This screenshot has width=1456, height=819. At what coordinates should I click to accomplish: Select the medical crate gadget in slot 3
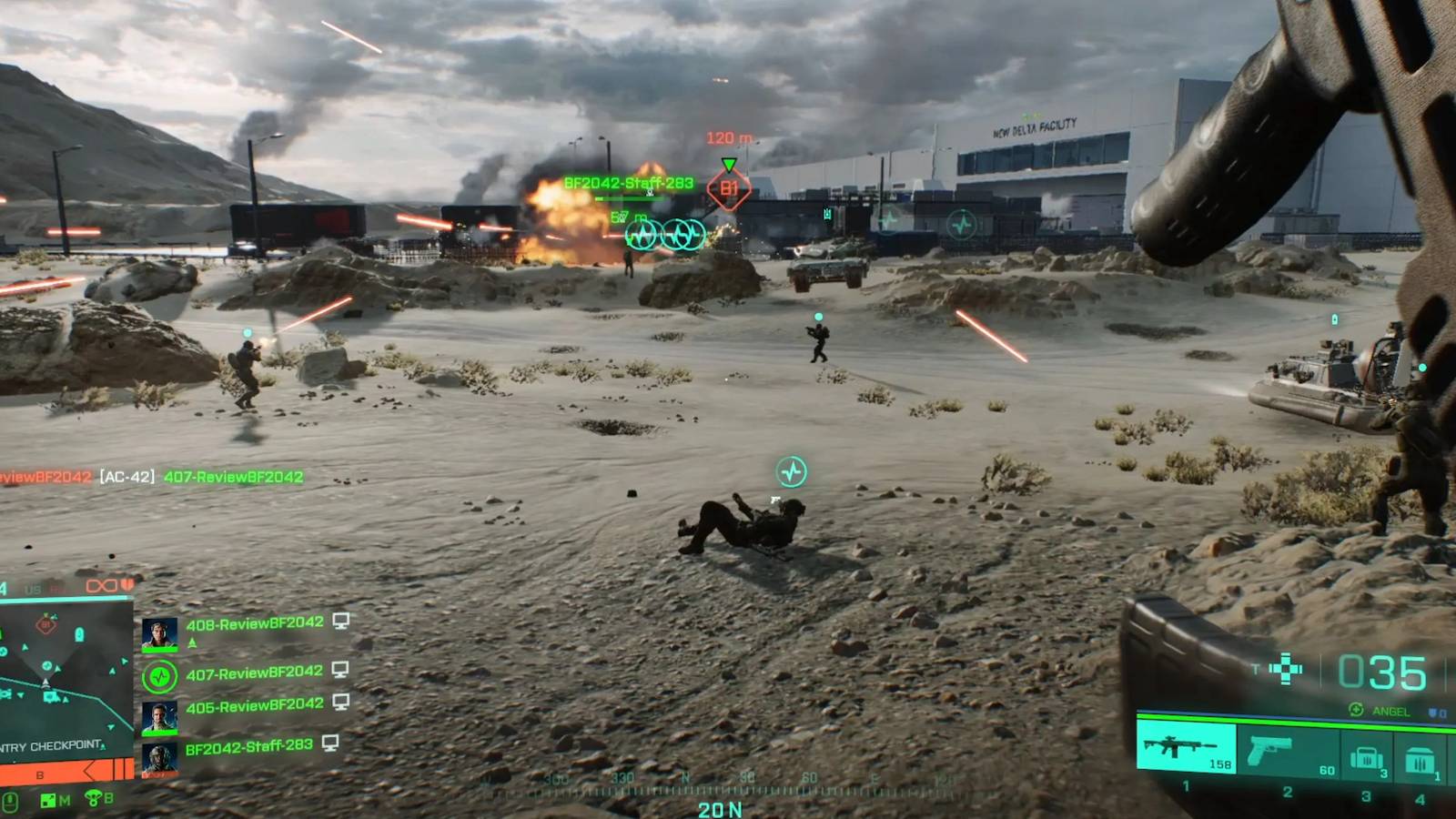tap(1367, 757)
